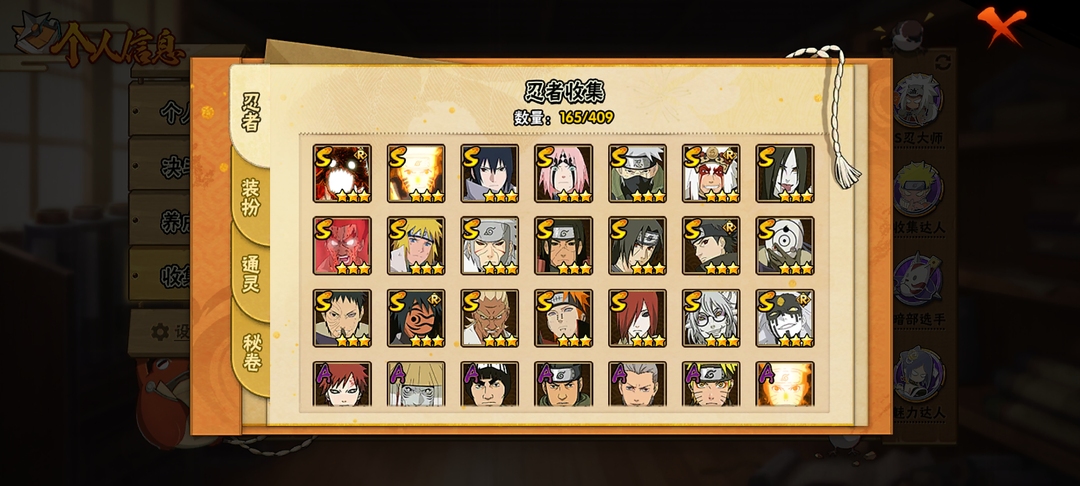Pick the Hashirama ninja portrait
Viewport: 1080px width, 486px height.
563,246
